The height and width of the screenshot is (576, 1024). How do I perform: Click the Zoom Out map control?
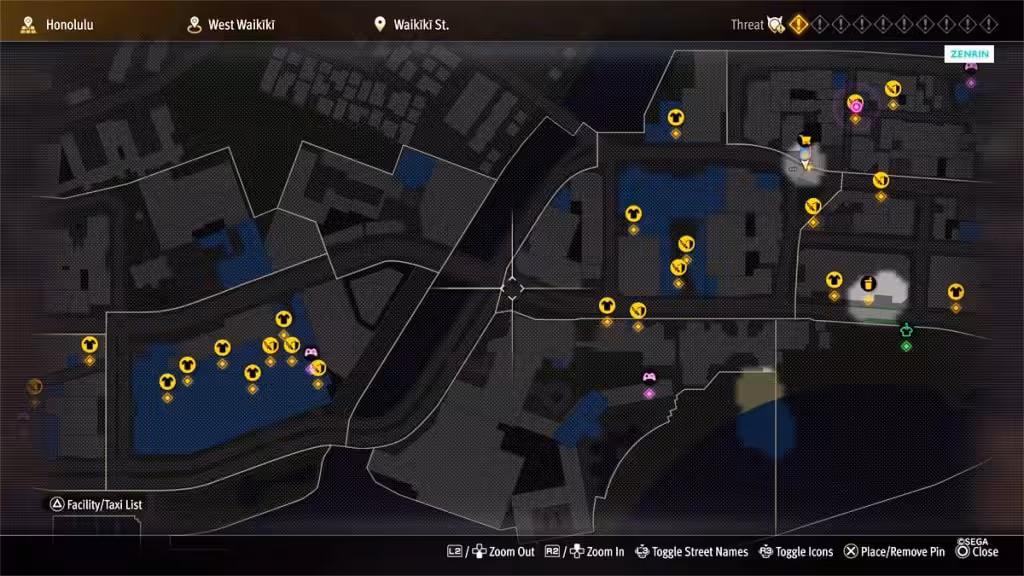click(x=491, y=552)
